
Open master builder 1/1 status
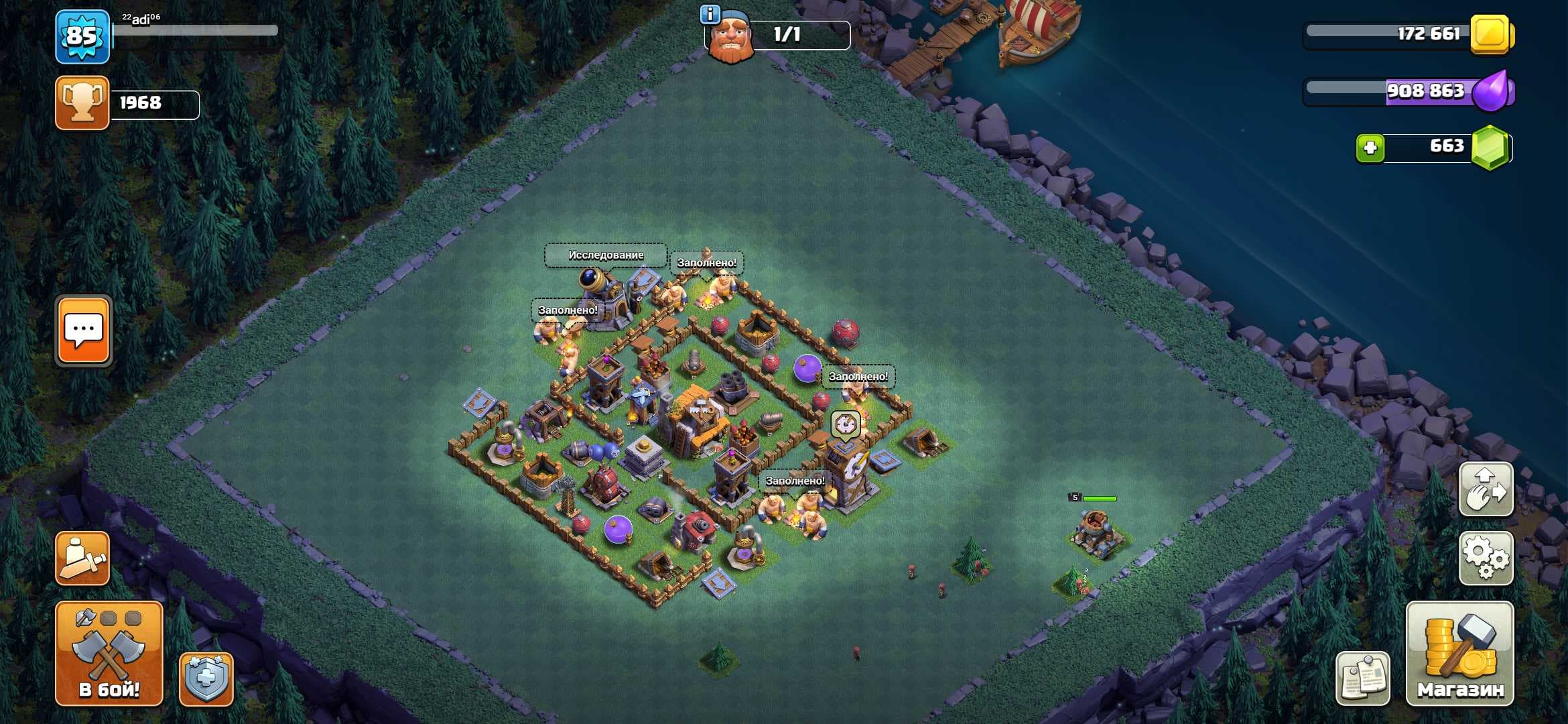click(x=787, y=35)
